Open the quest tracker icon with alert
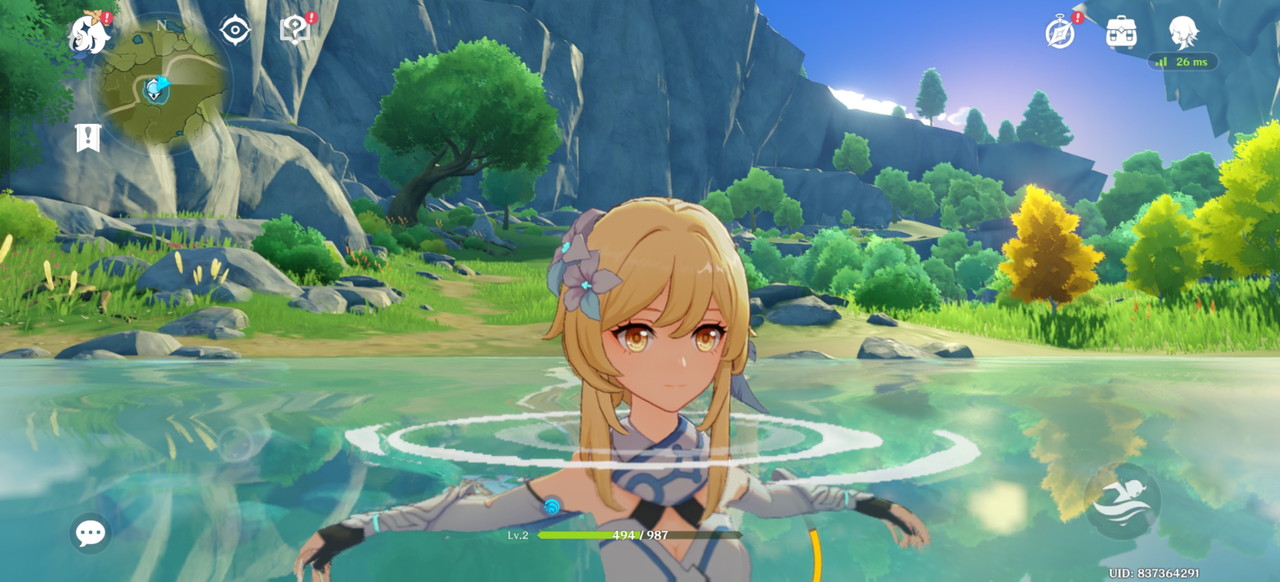The image size is (1280, 582). click(x=295, y=30)
